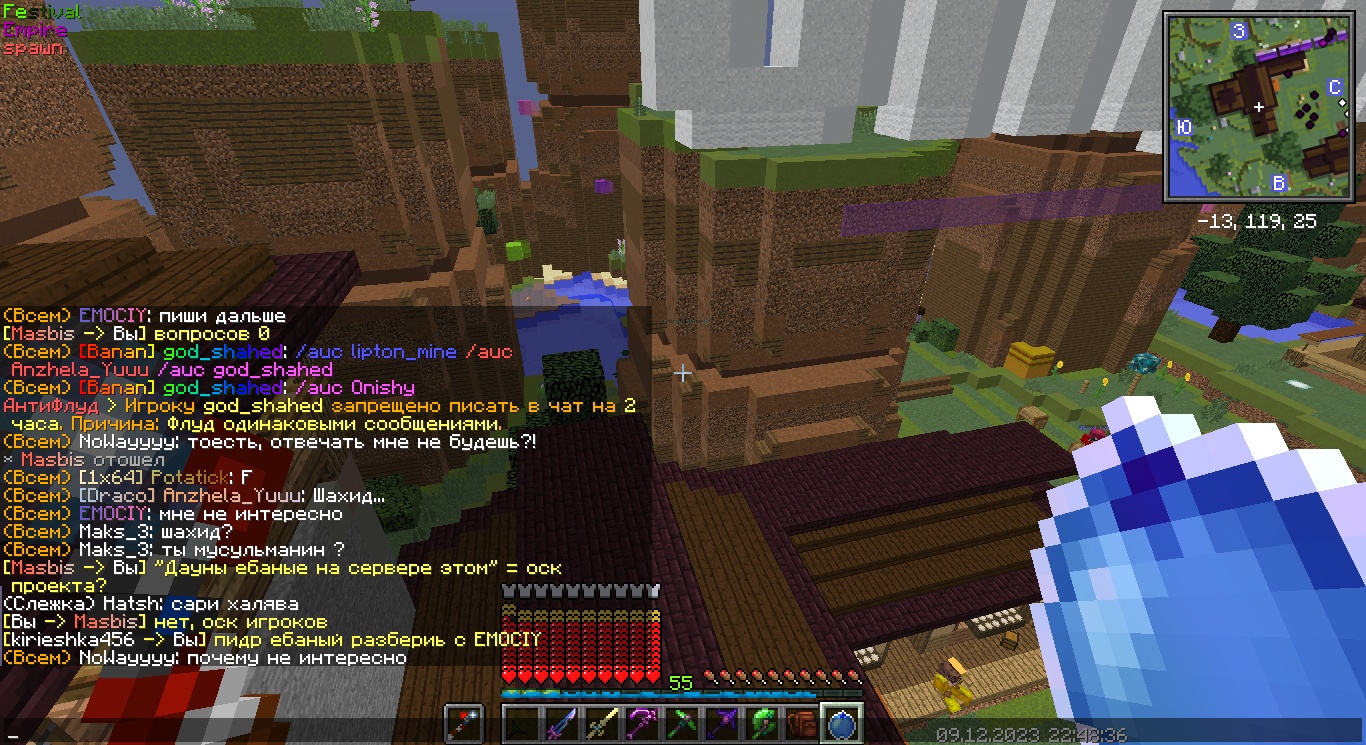Click the green slime item in the hotbar
The image size is (1366, 745).
tap(761, 722)
